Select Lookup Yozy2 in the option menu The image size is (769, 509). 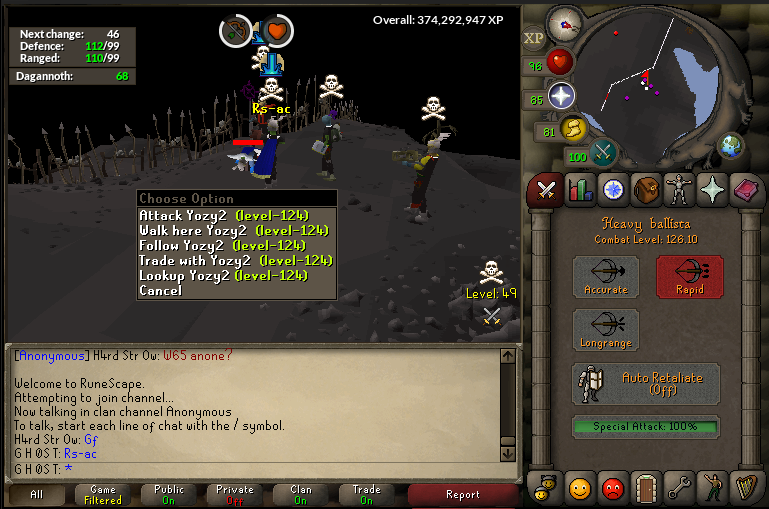(x=223, y=275)
